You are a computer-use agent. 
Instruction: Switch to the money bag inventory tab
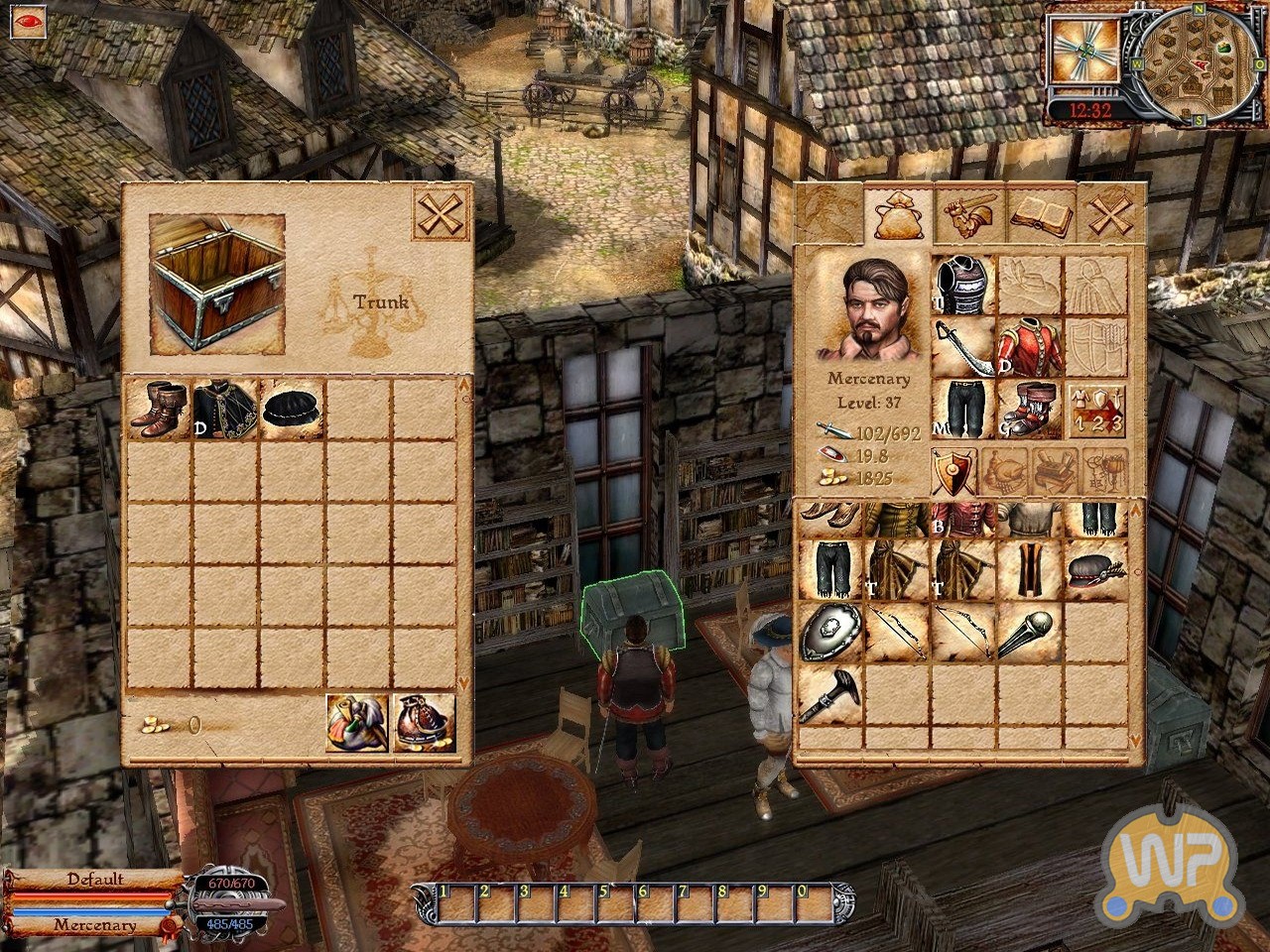[x=897, y=213]
